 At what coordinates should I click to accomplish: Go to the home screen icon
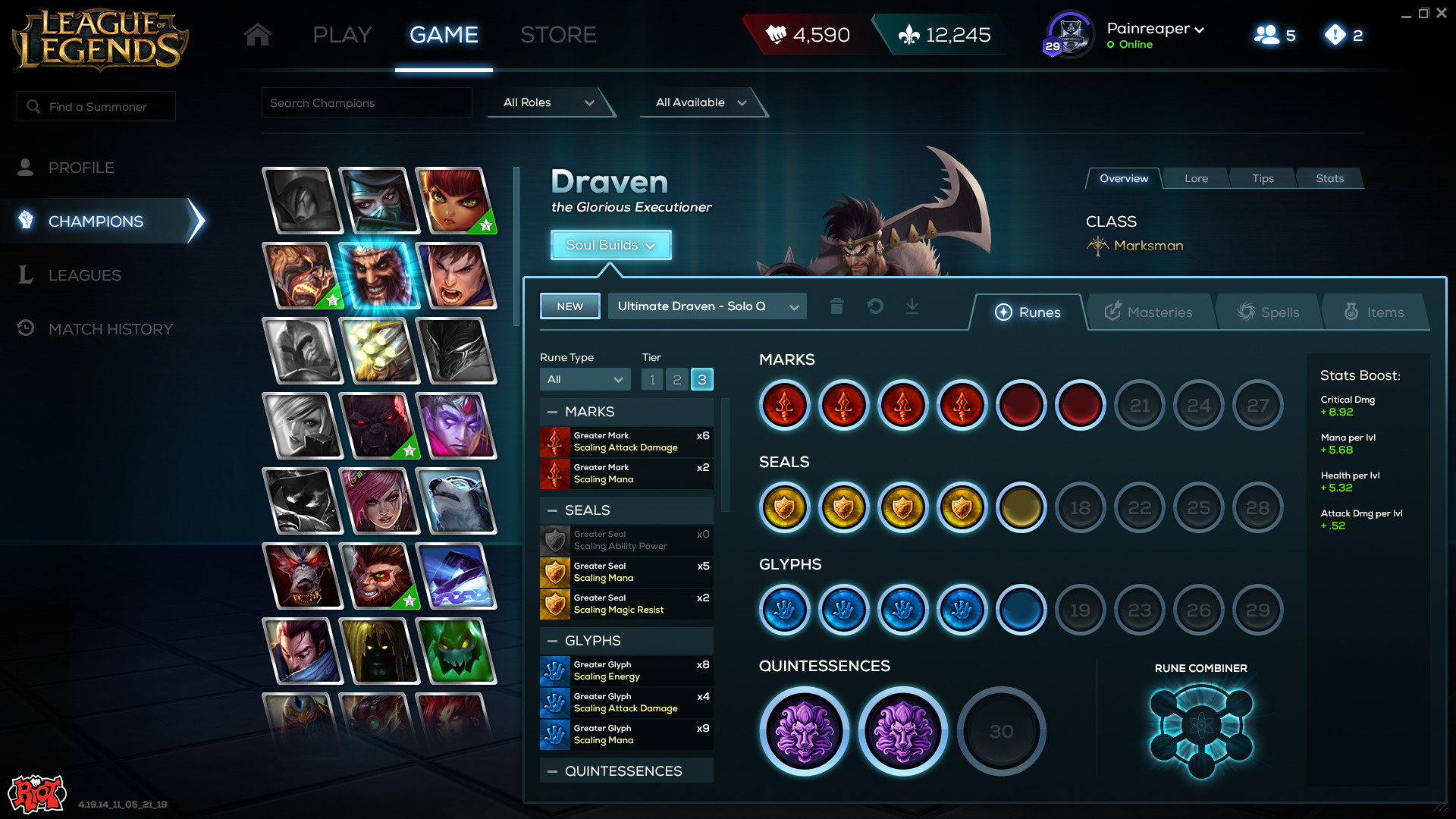coord(258,35)
